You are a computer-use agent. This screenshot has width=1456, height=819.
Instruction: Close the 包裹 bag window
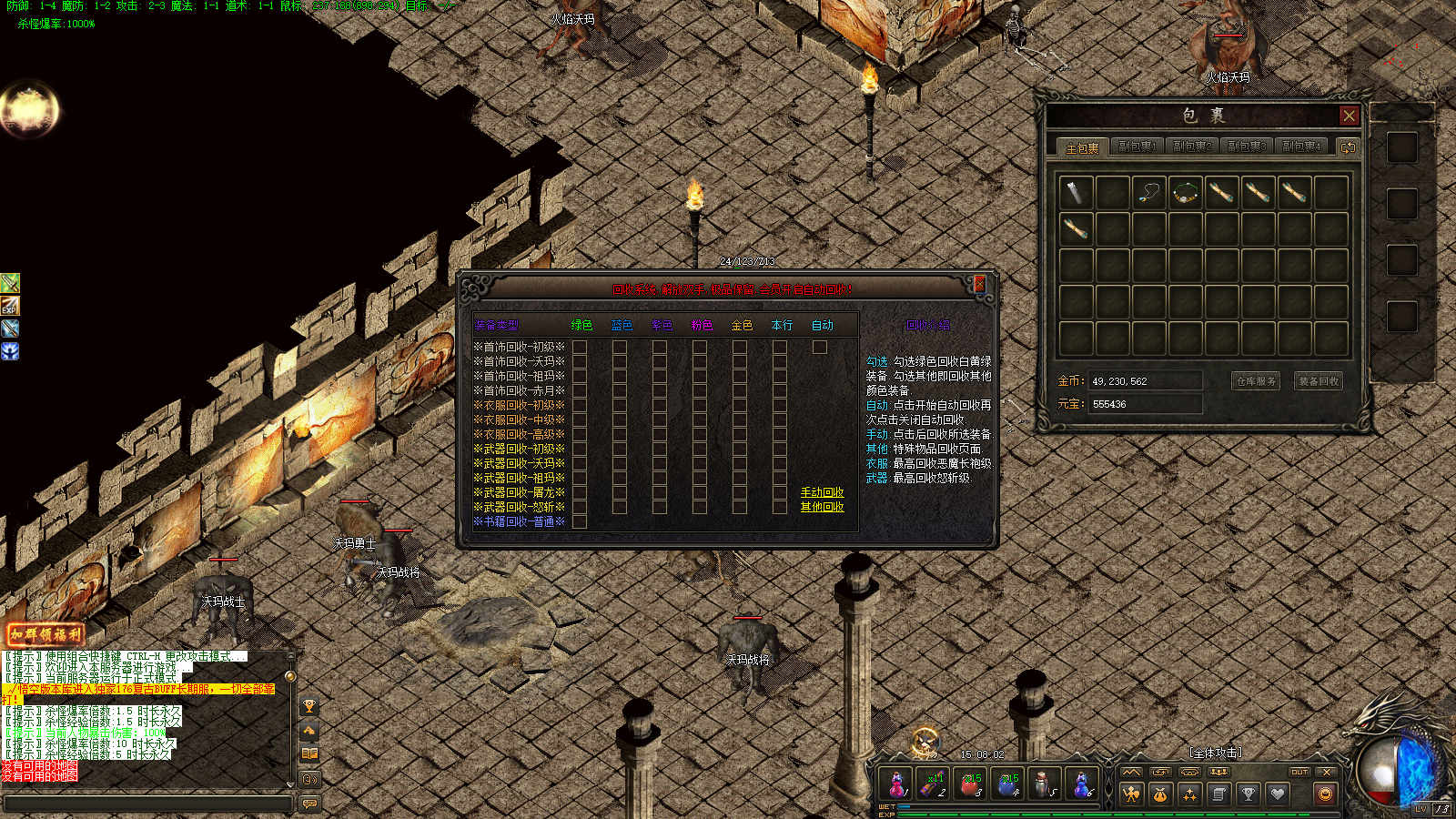tap(1349, 116)
